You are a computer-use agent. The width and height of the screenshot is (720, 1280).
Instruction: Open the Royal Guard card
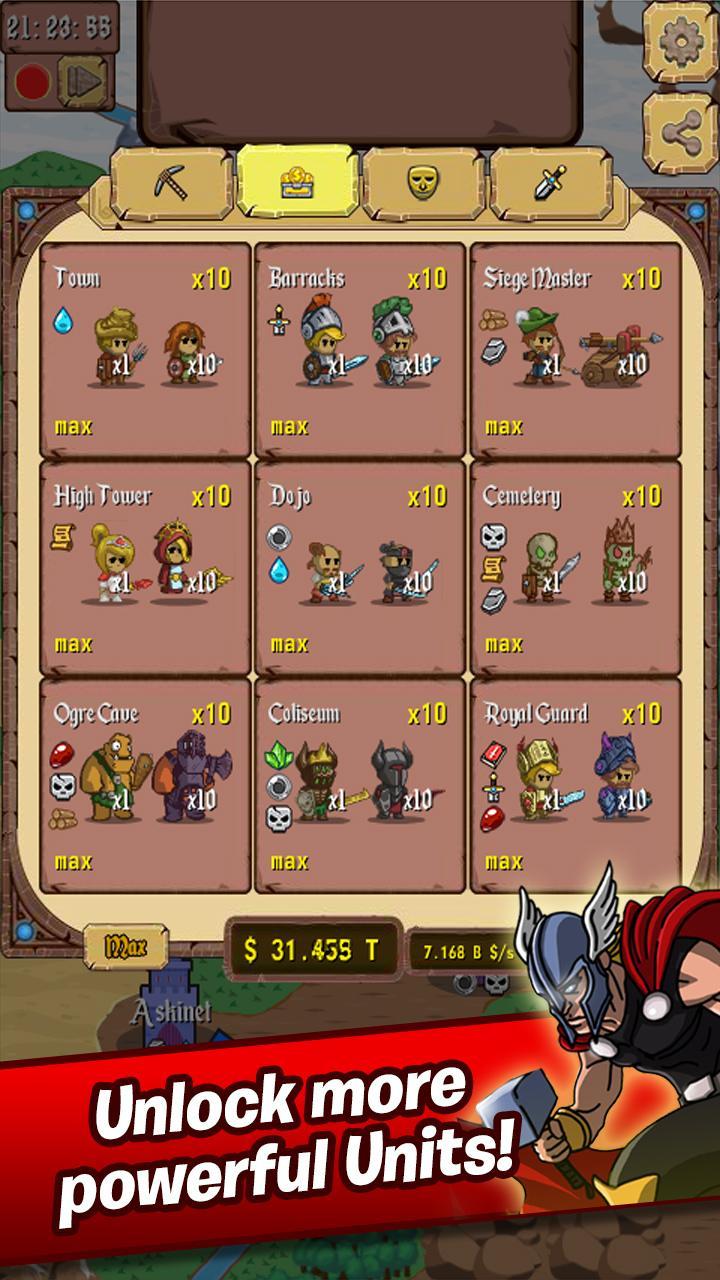pos(575,785)
